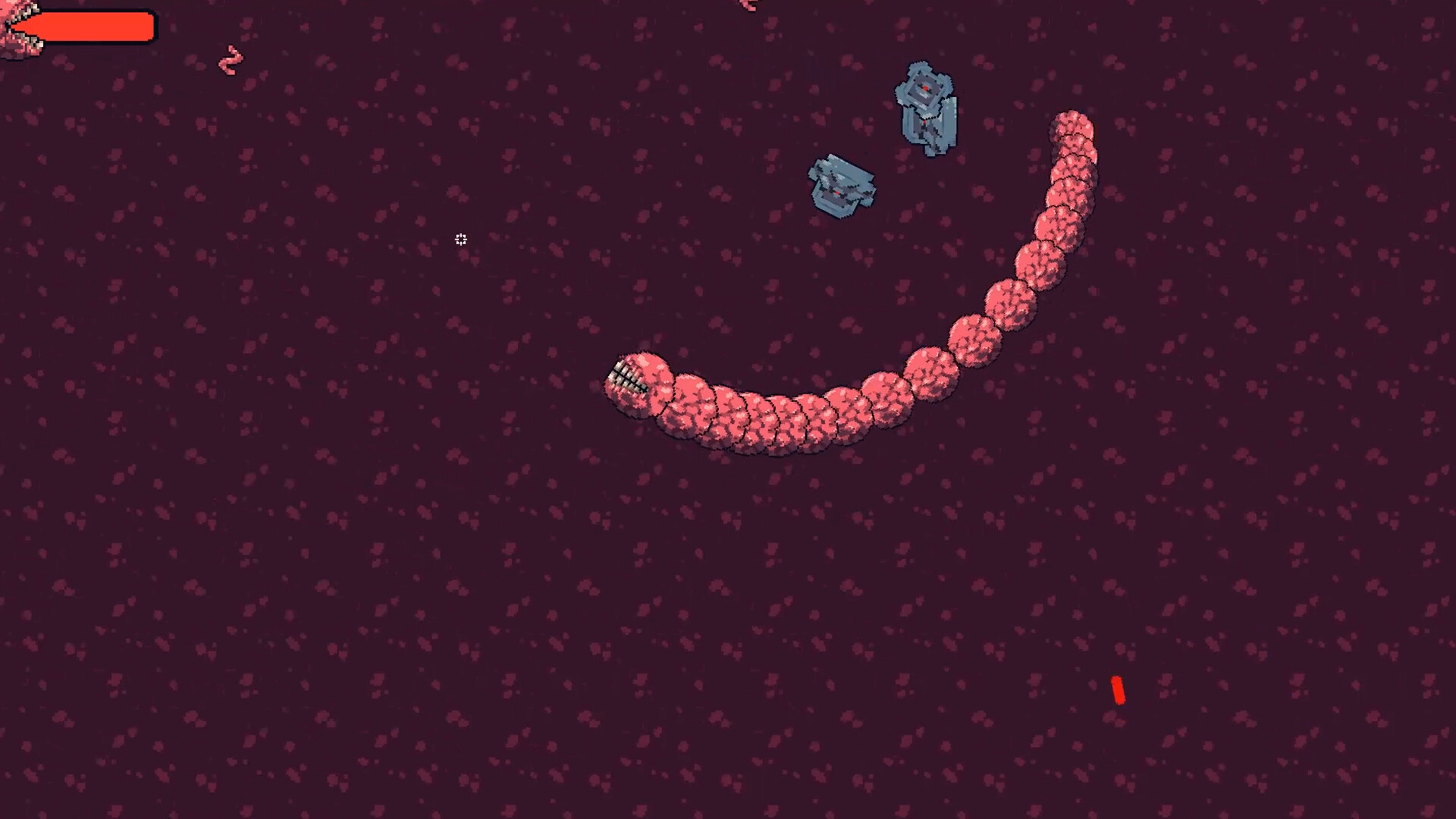
Task: Click the pink flesh cluster at top-right
Action: pos(747,8)
